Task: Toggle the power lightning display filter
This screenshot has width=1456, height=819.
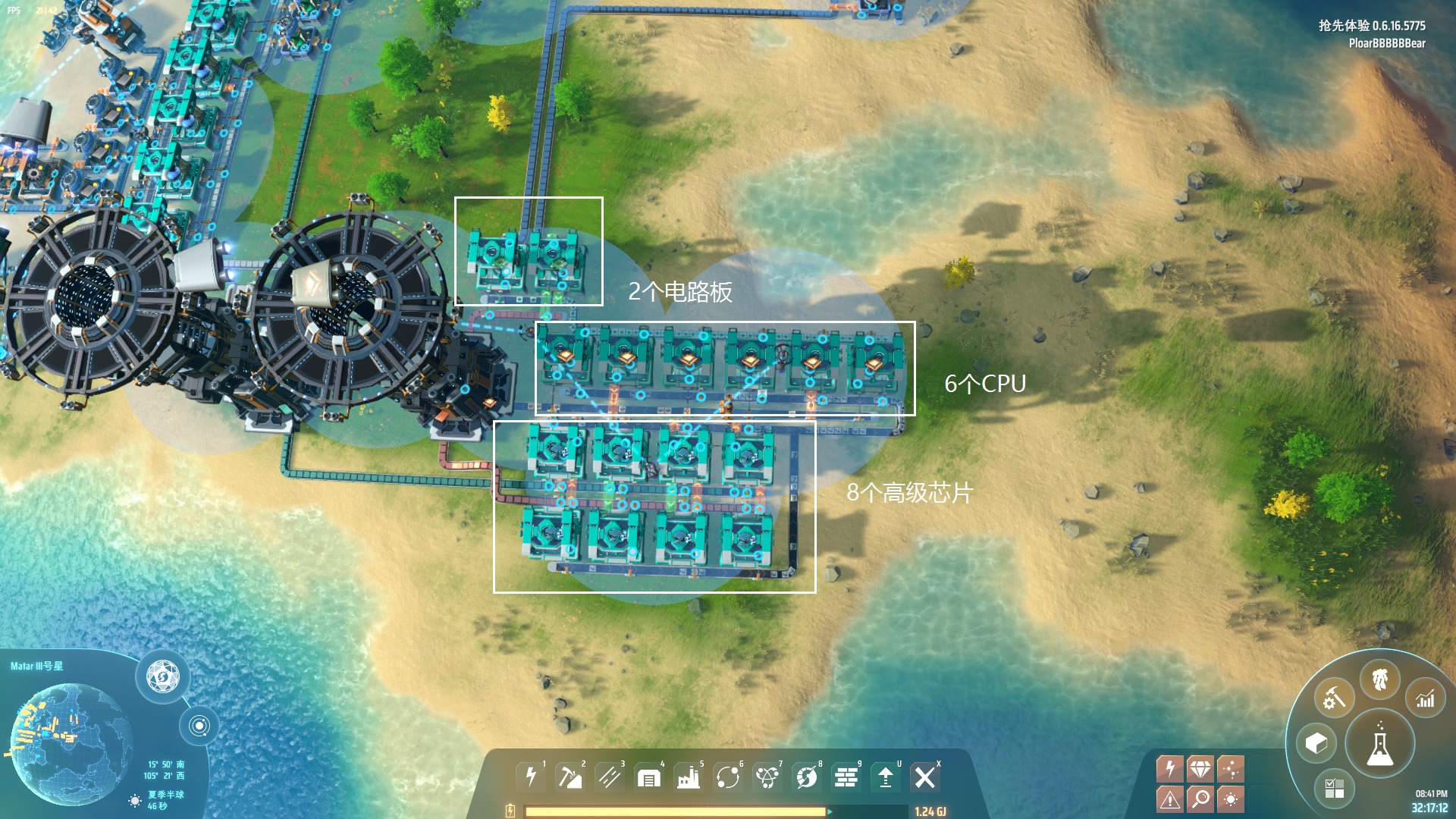Action: click(1170, 769)
